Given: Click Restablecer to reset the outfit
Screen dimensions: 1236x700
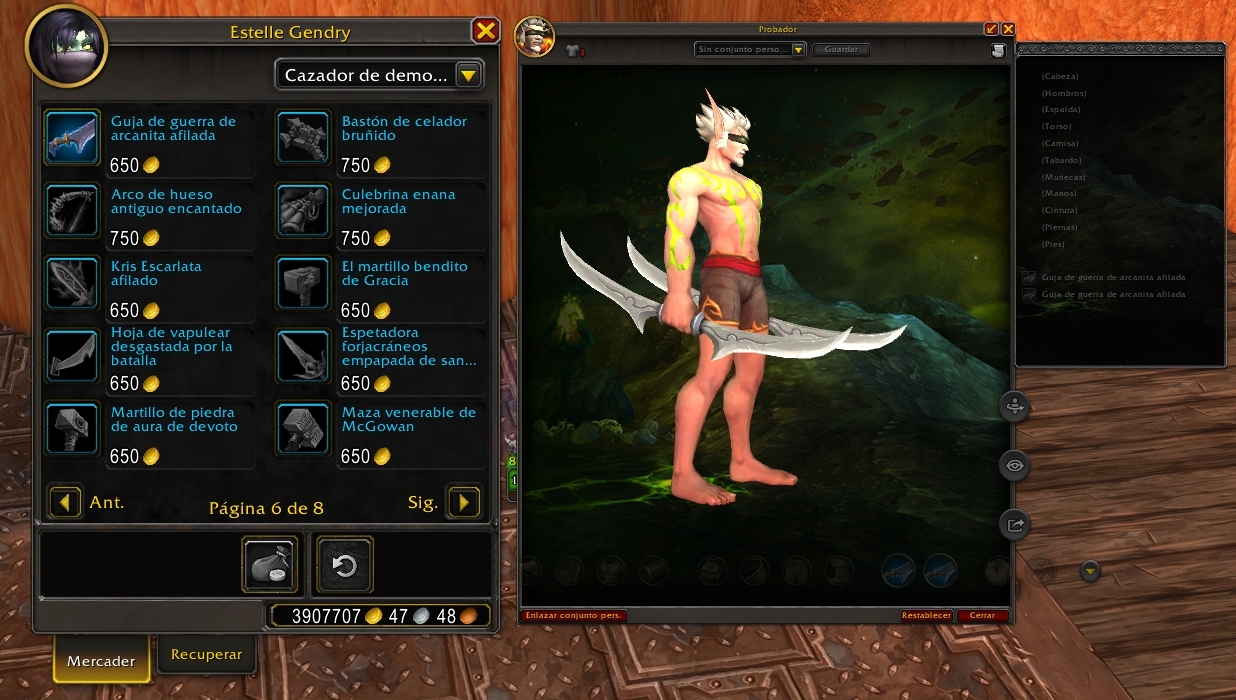Looking at the screenshot, I should click(926, 615).
